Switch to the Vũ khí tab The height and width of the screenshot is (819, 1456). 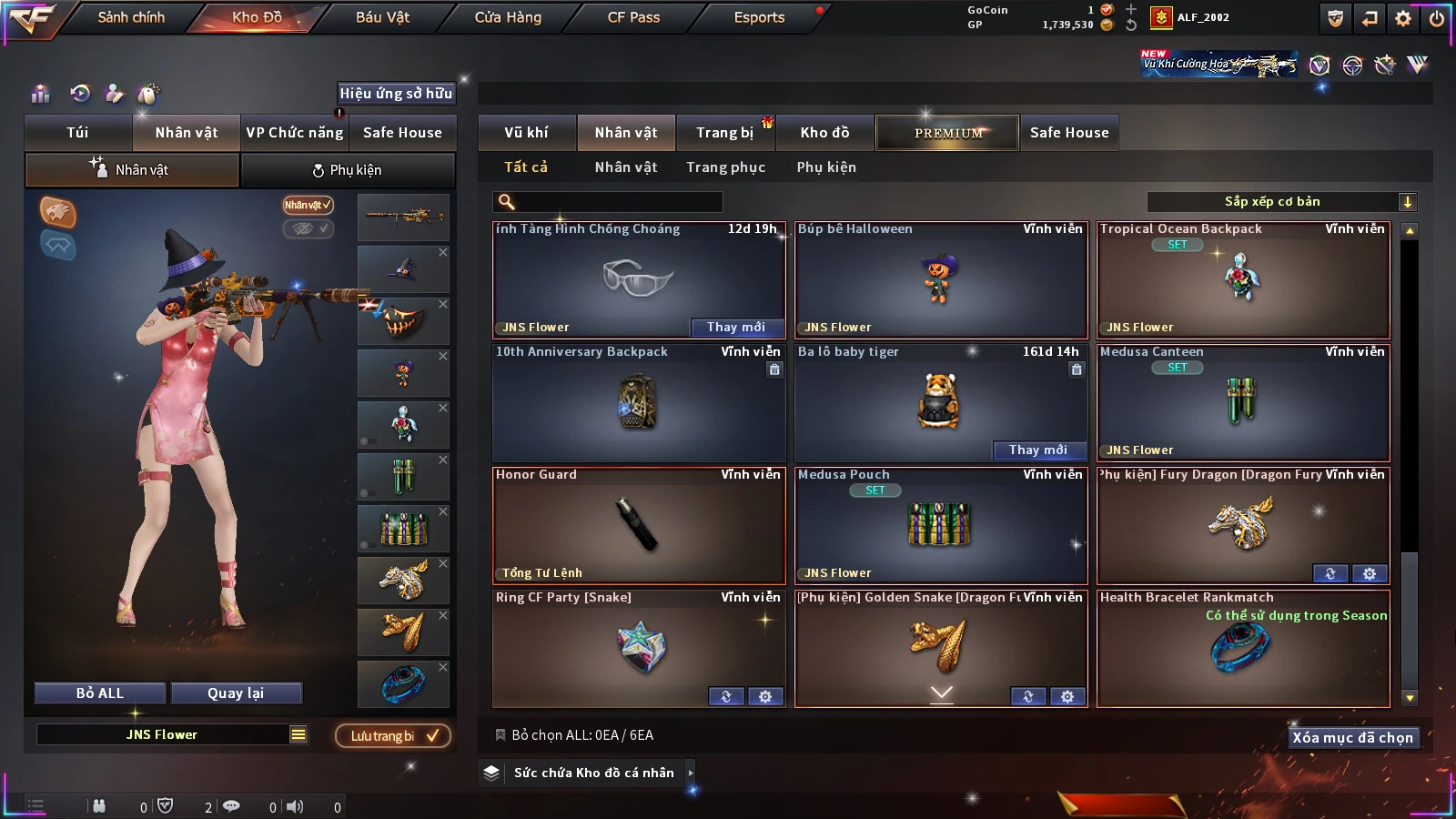(x=526, y=133)
